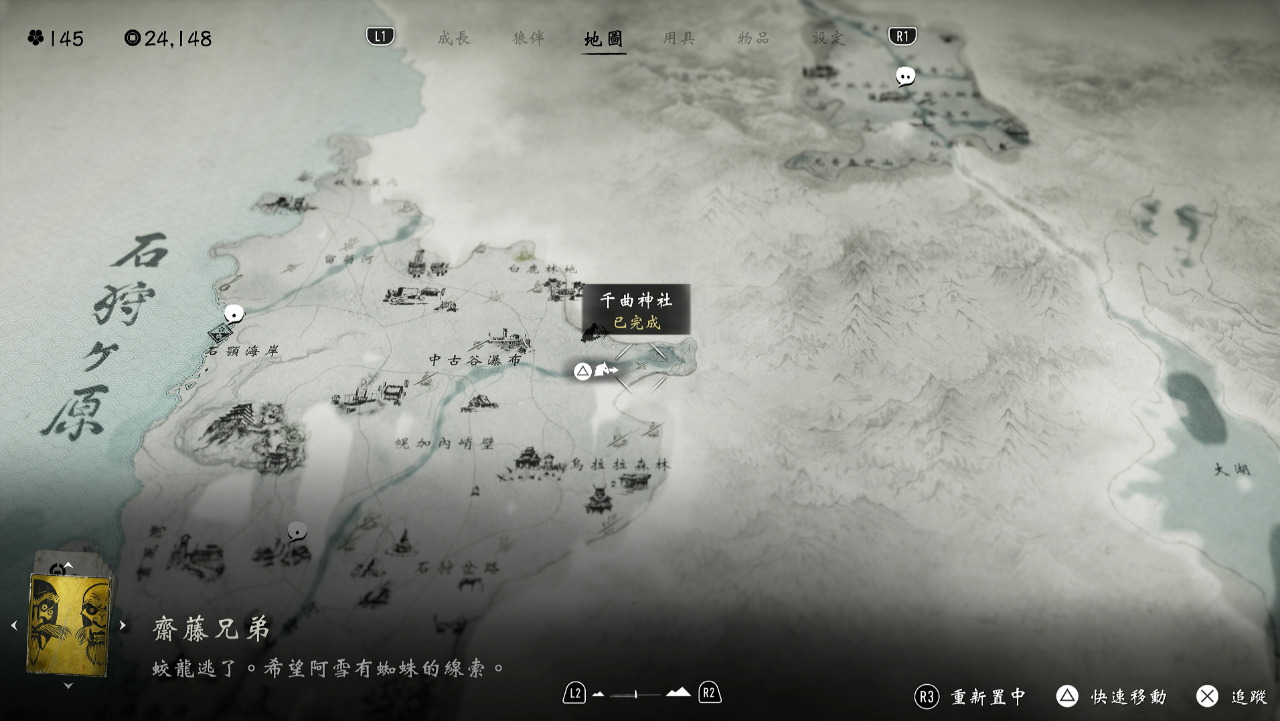Click the right arrow beside the quest card
The image size is (1280, 721).
point(123,626)
